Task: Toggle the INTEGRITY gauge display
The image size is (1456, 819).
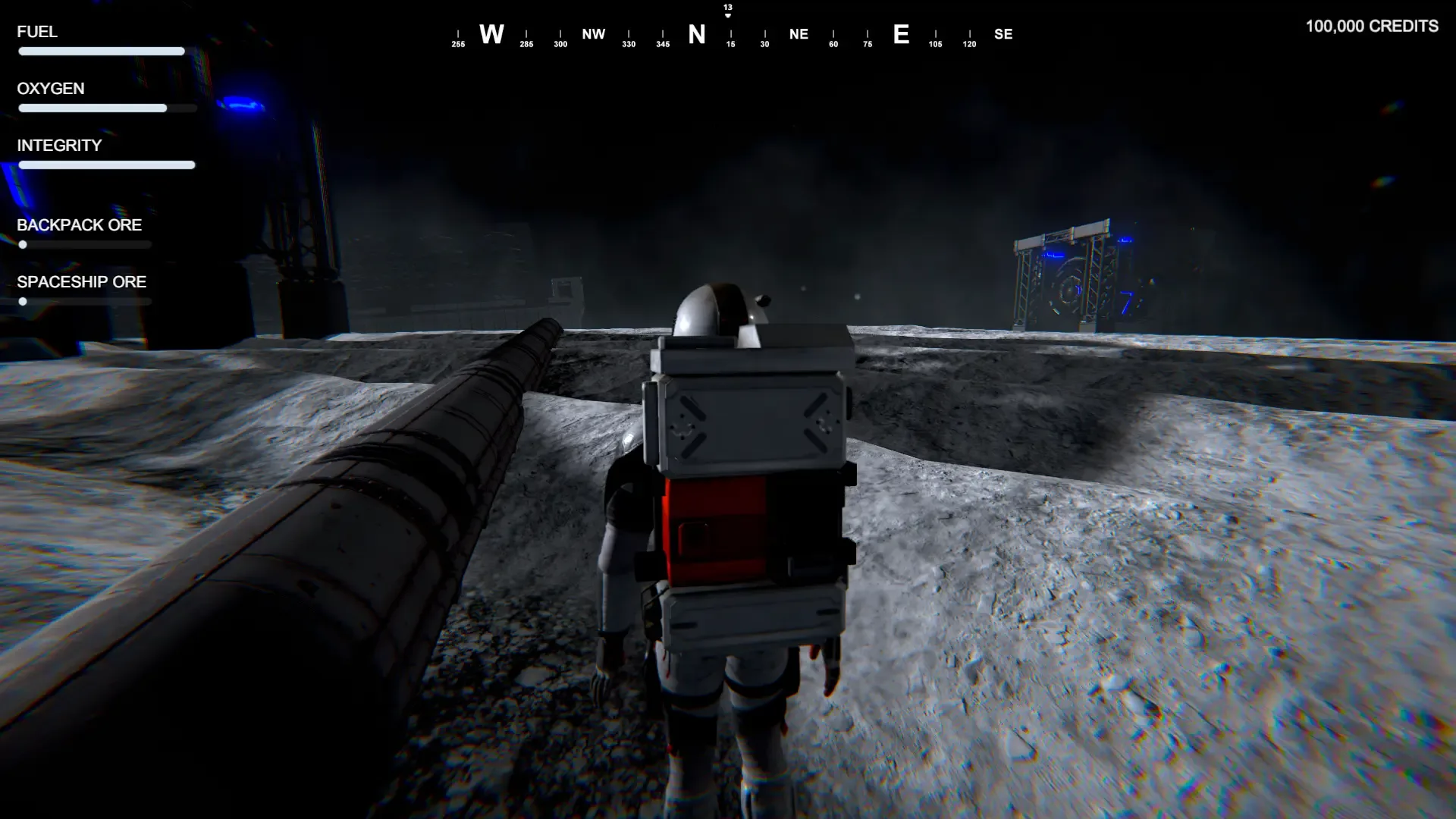Action: pos(105,165)
